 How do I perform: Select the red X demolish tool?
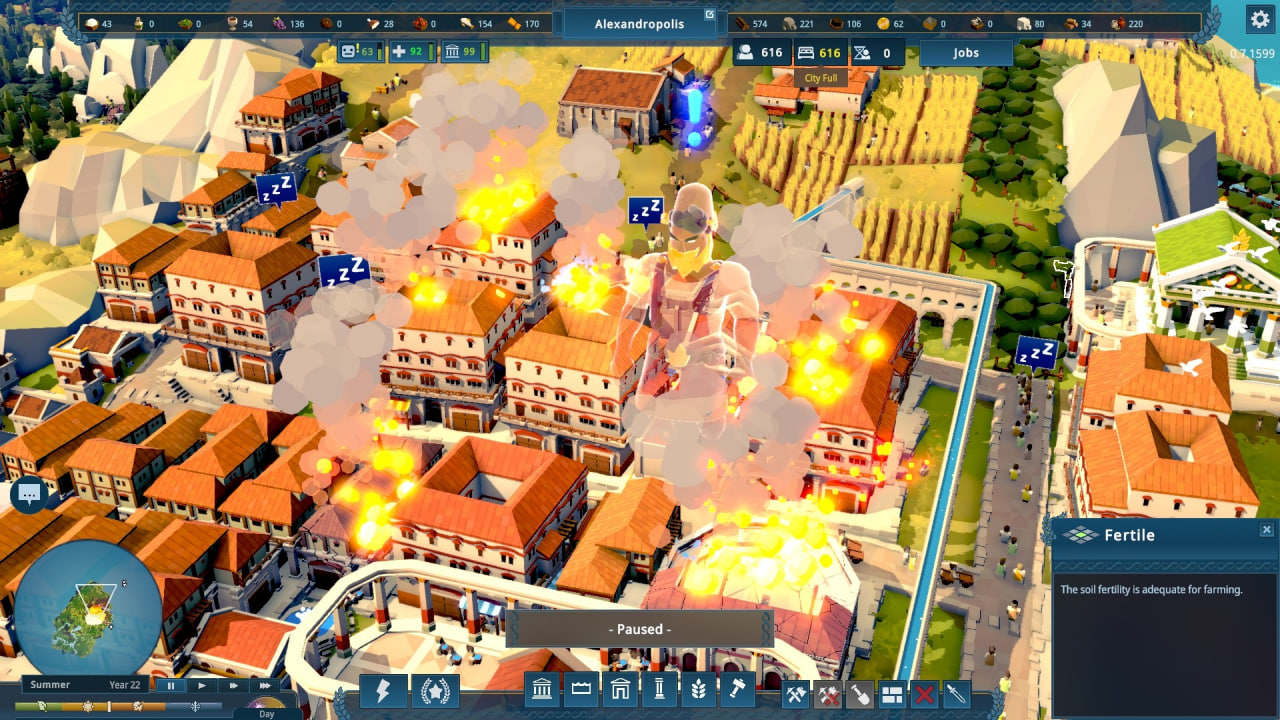coord(925,693)
